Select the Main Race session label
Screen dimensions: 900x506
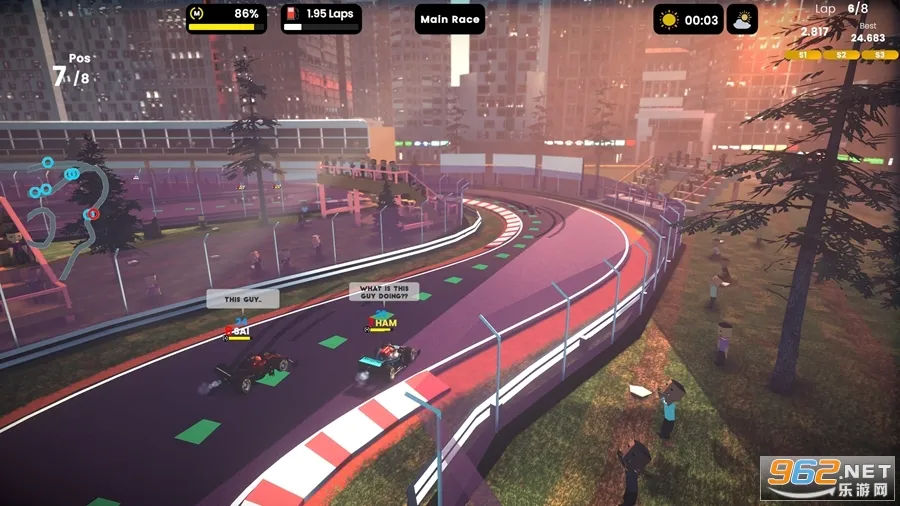click(450, 19)
